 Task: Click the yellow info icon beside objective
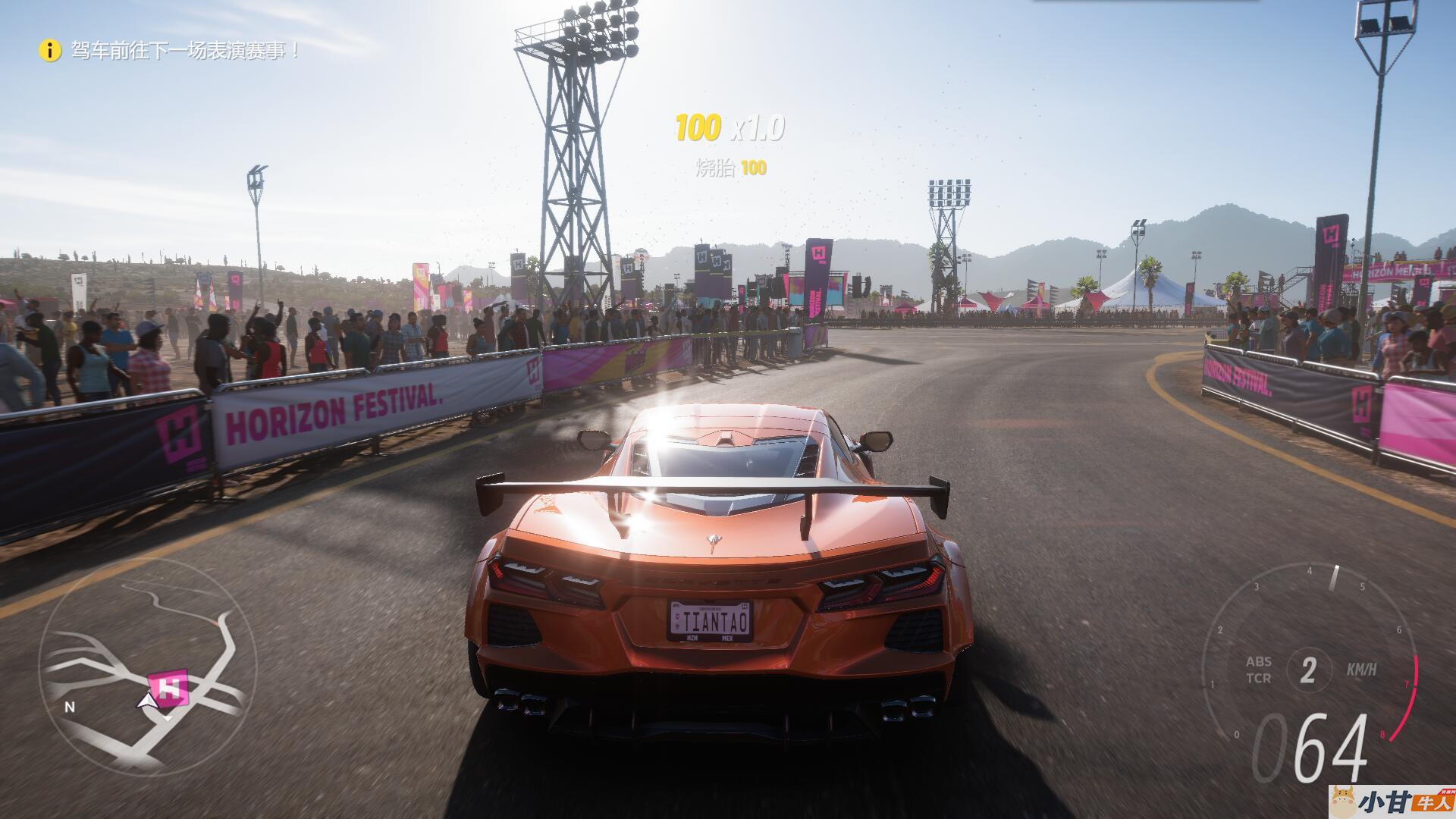[x=50, y=51]
